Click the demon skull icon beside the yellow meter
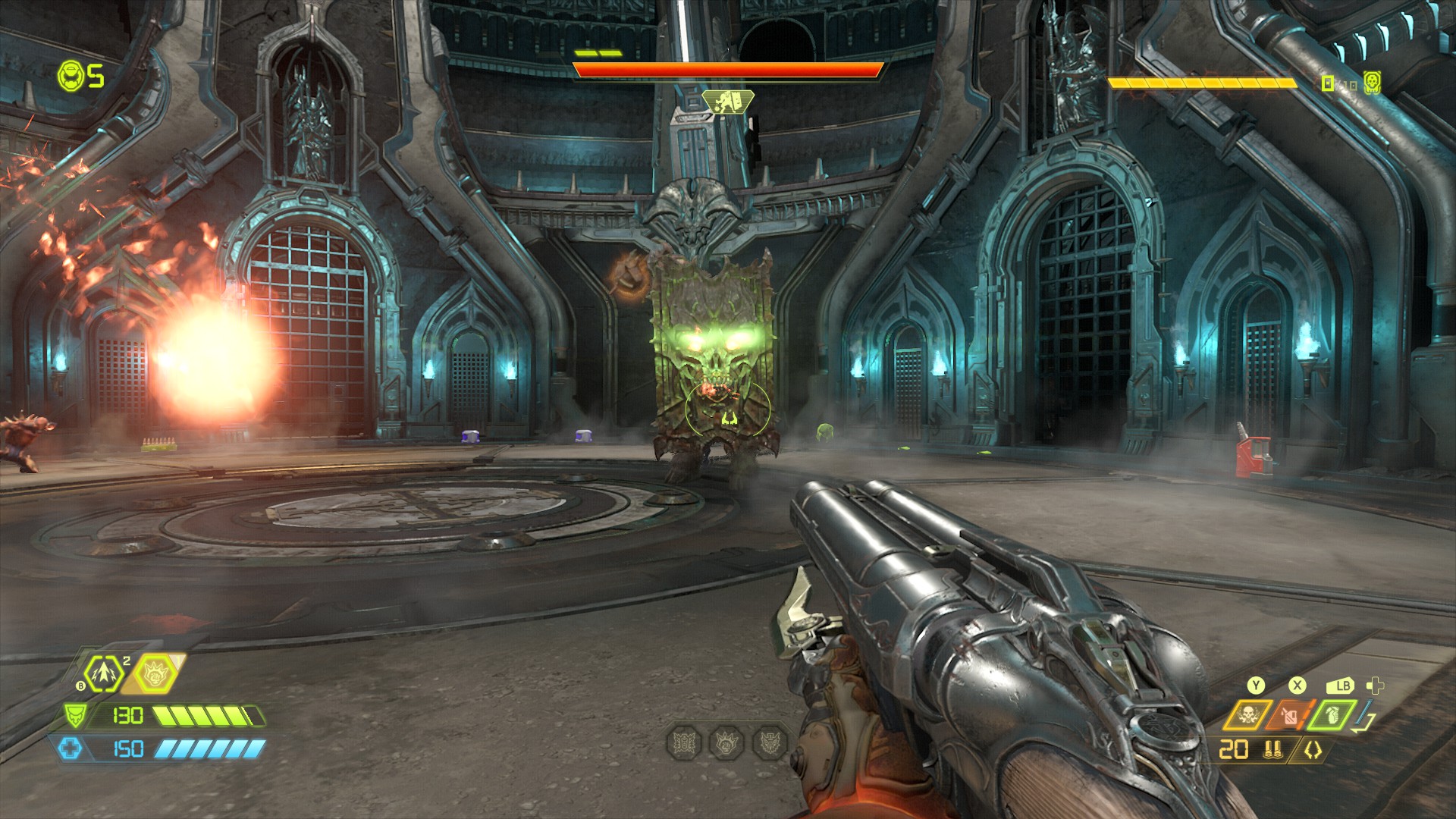This screenshot has width=1456, height=819. tap(1372, 82)
